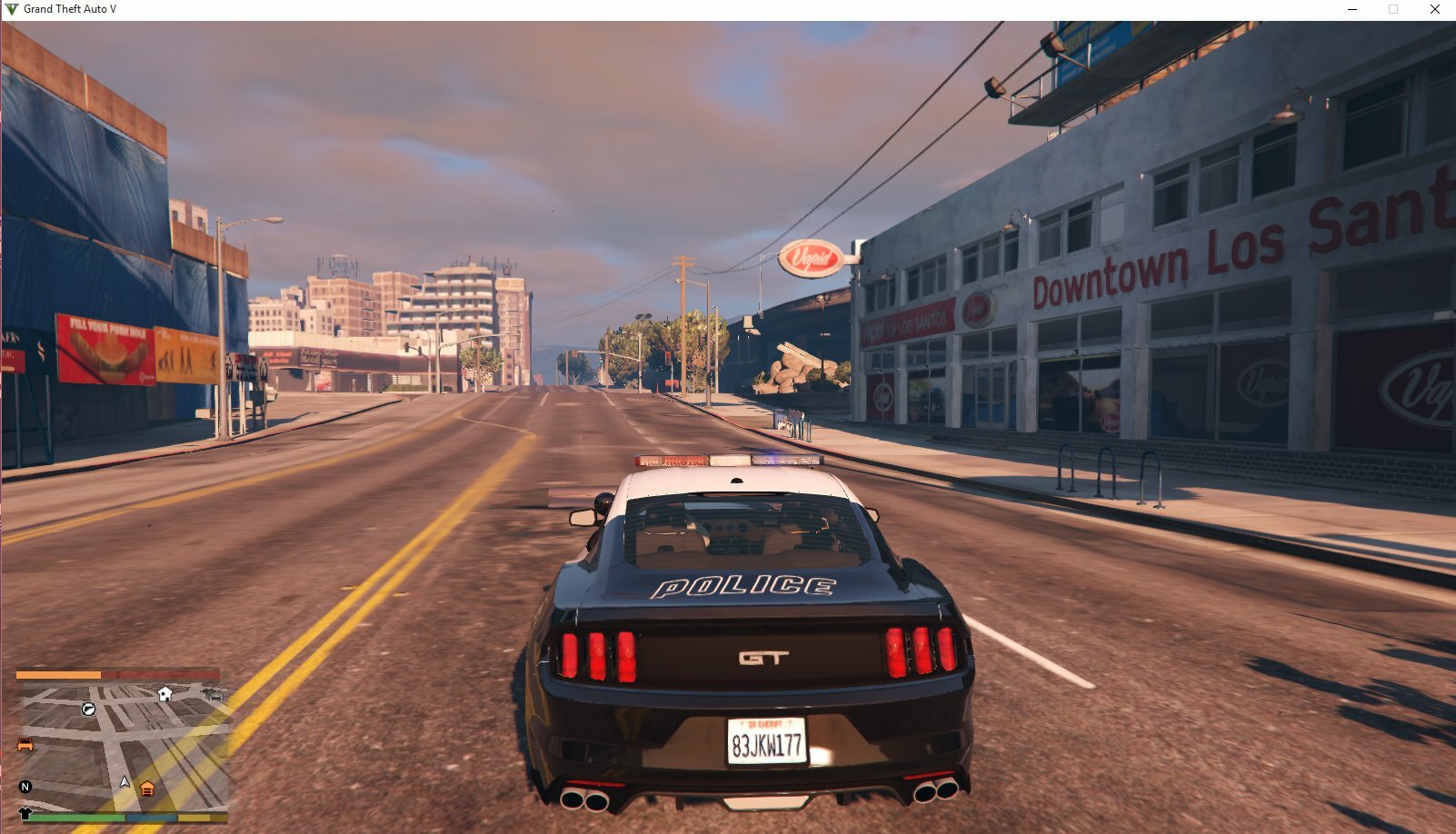
Task: Click the Ammu-Nation pistol marker on the minimap
Action: click(88, 709)
